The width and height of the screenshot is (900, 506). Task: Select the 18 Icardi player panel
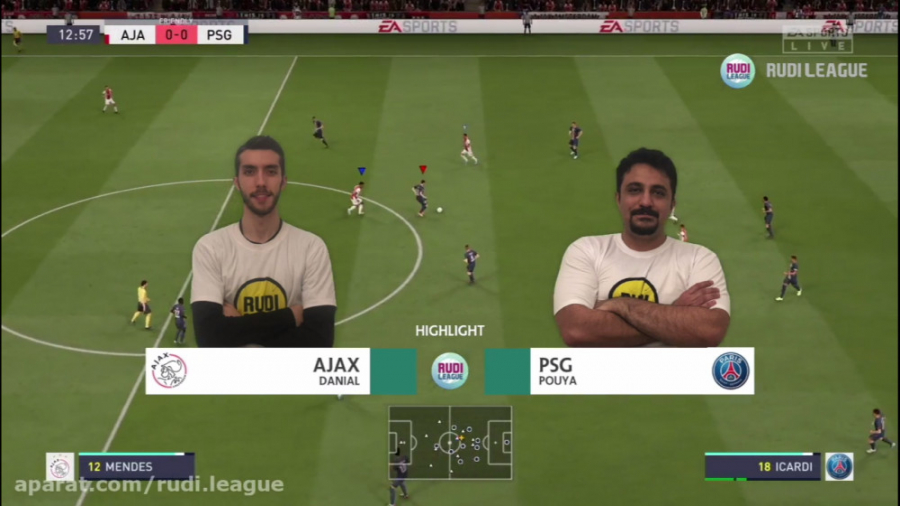(763, 466)
